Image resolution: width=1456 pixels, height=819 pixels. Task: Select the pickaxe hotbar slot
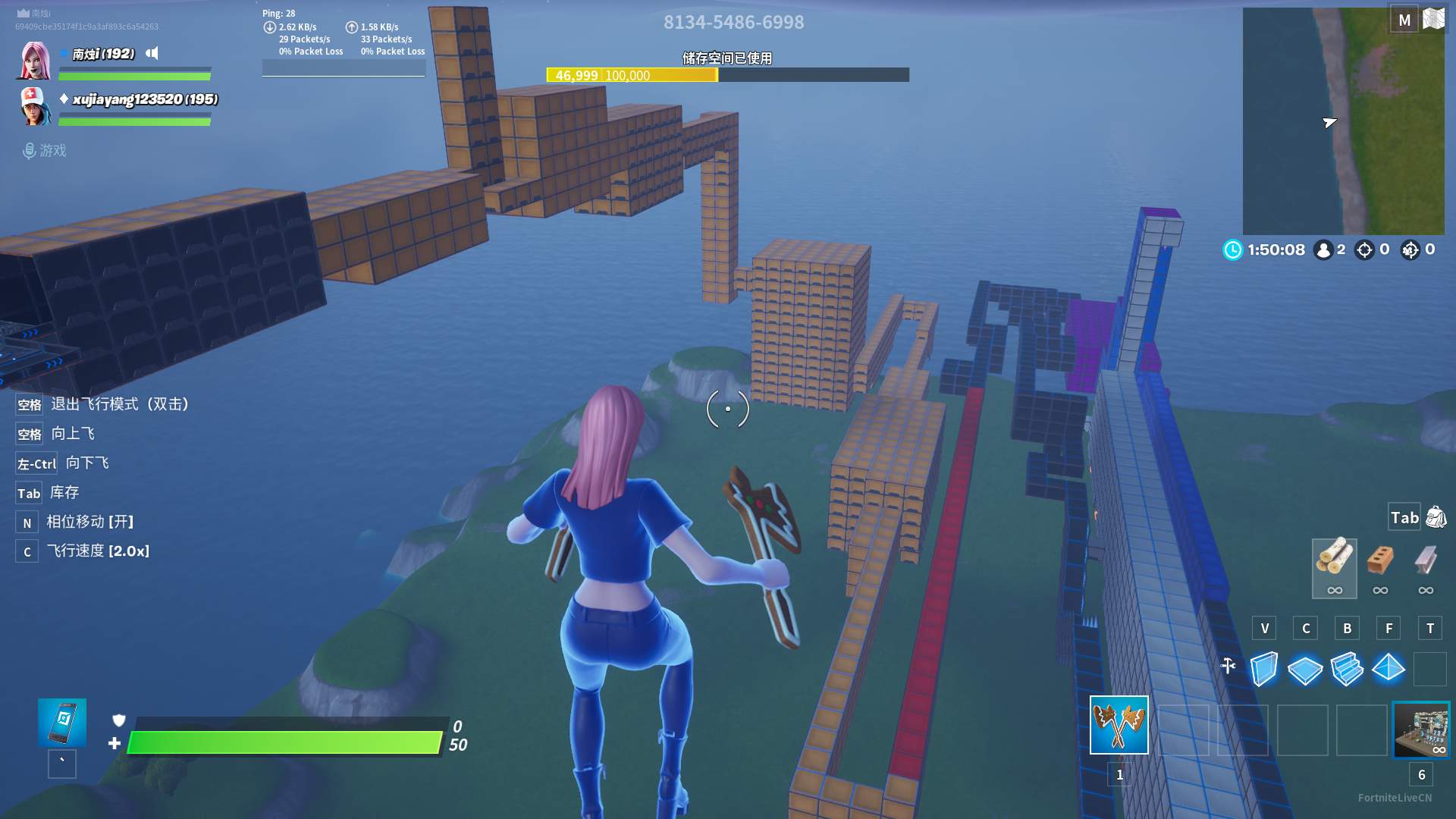pos(1119,725)
